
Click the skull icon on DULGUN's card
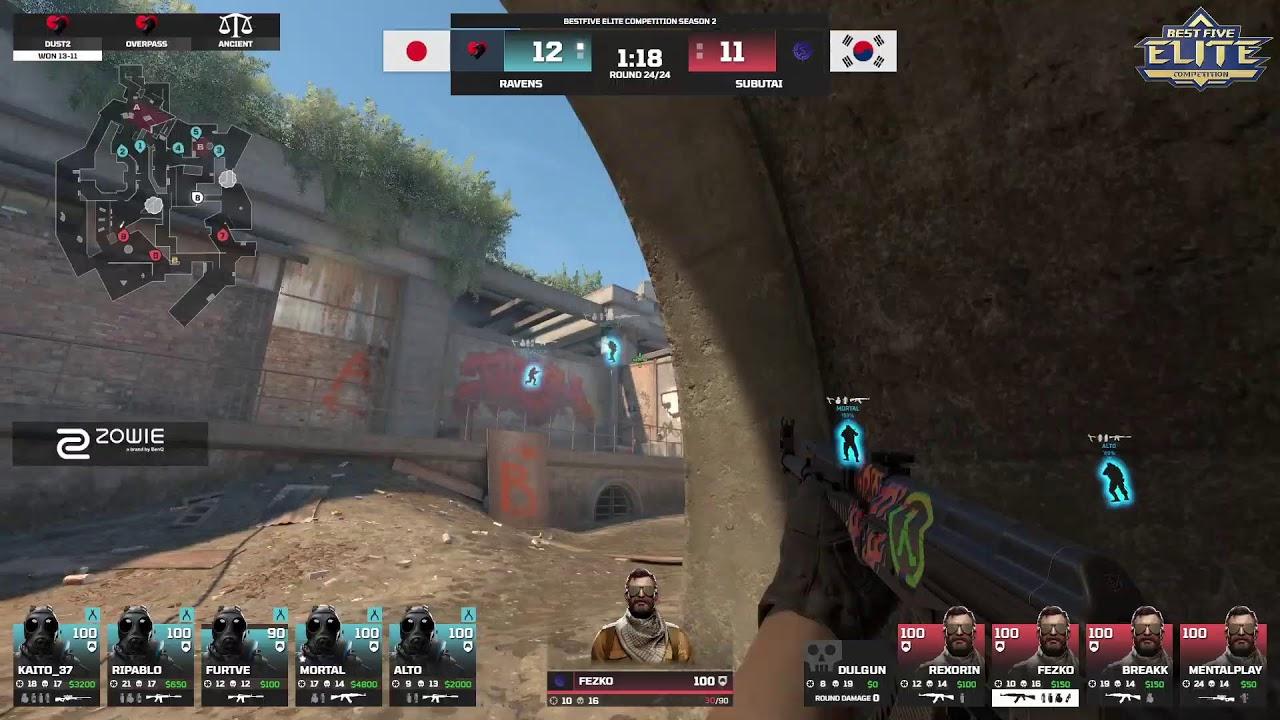pyautogui.click(x=821, y=655)
